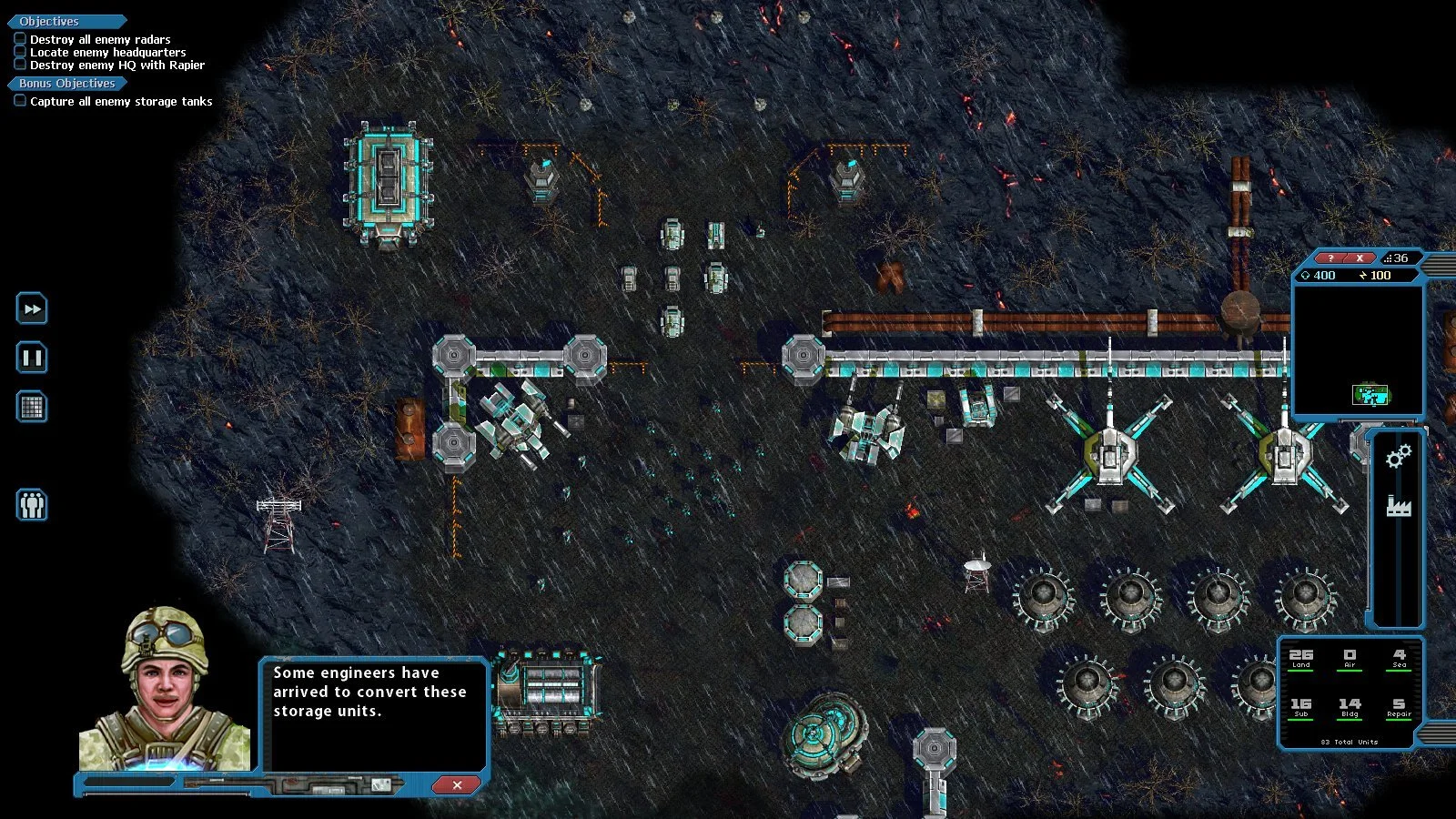Pause the game with the pause icon
The image size is (1456, 819).
point(32,359)
